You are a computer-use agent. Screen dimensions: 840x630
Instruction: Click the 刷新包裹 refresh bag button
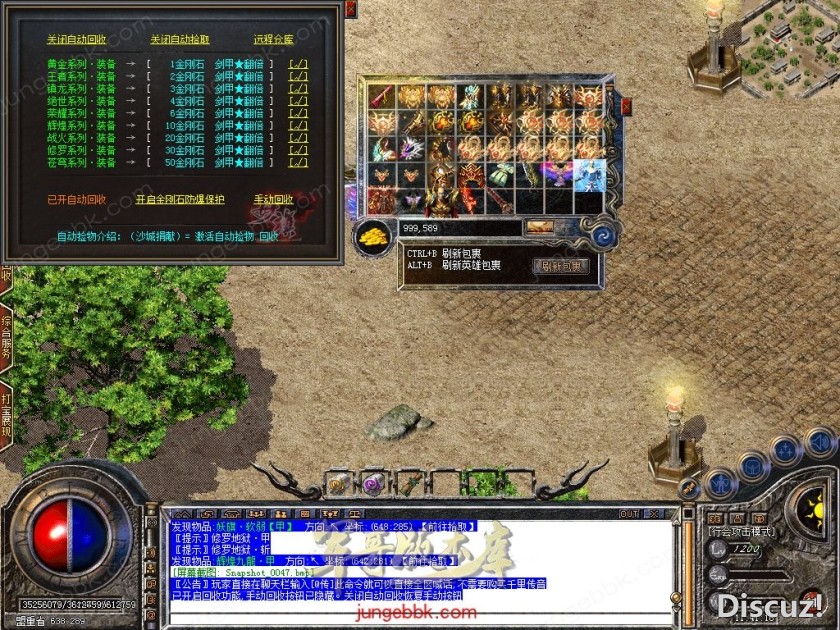tap(560, 266)
